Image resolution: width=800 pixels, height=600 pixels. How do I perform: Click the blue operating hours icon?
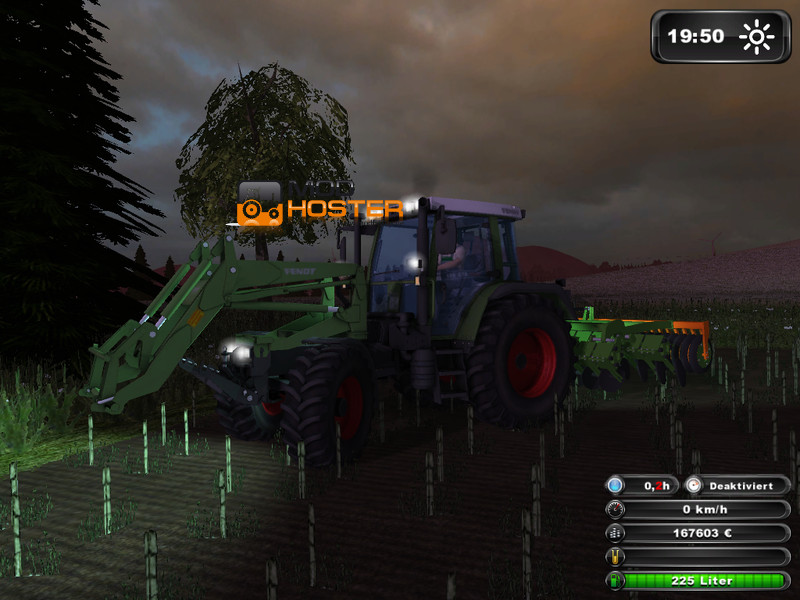click(x=616, y=485)
